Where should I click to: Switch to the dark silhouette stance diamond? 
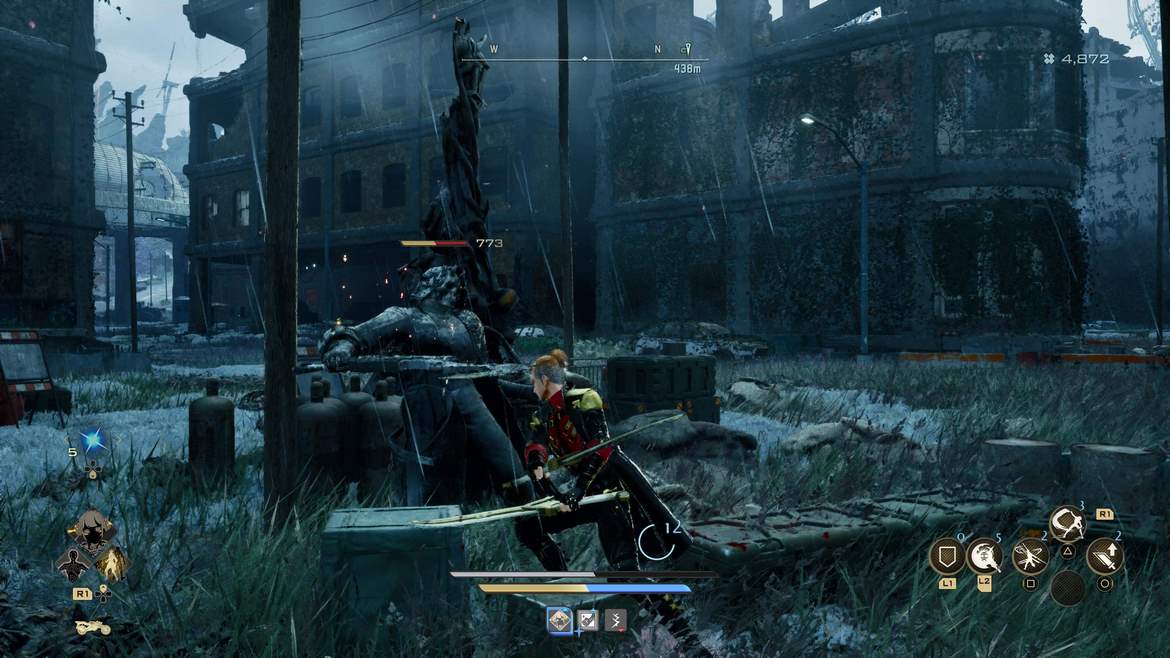point(73,563)
